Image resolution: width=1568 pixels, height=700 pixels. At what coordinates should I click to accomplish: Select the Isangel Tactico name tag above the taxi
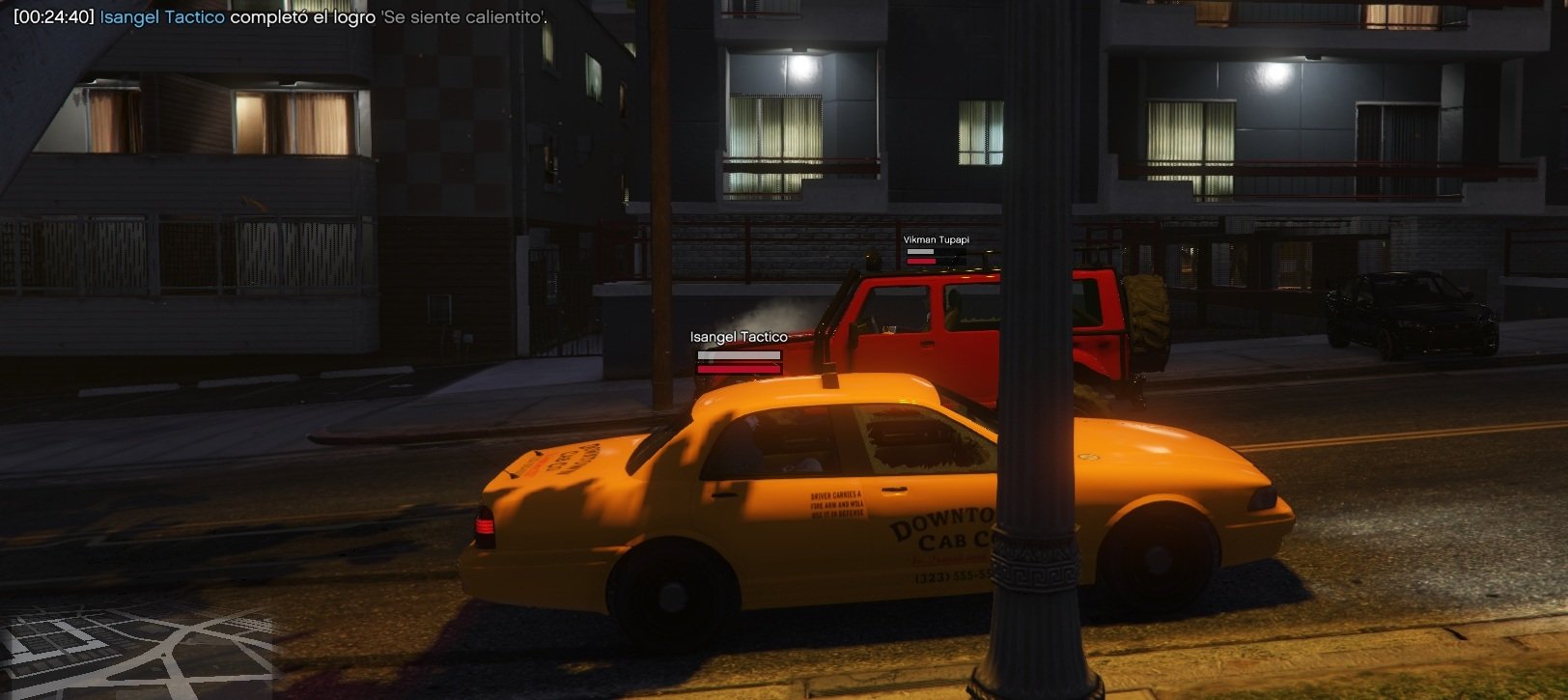pyautogui.click(x=739, y=337)
